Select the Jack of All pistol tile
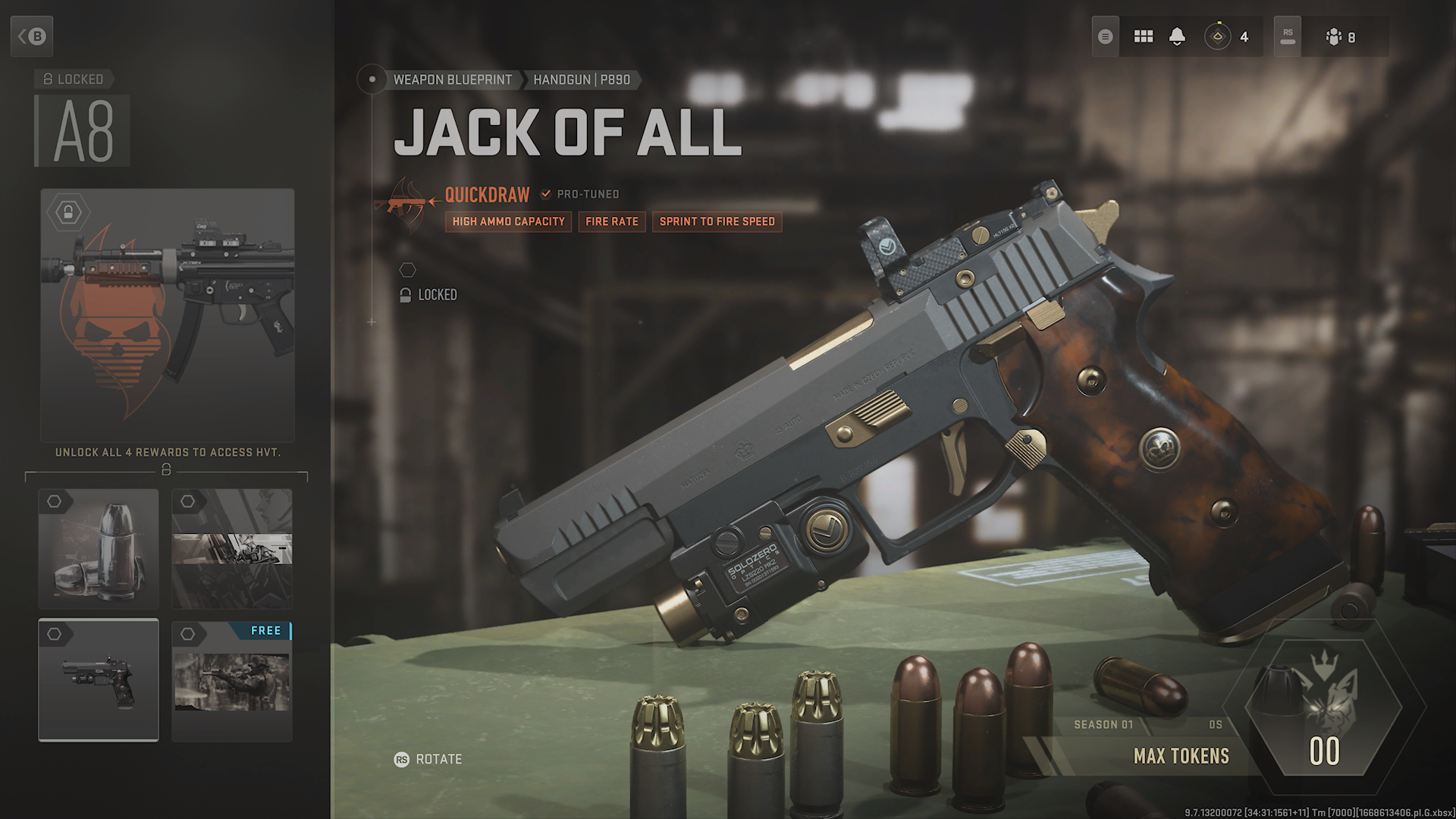 click(x=99, y=680)
